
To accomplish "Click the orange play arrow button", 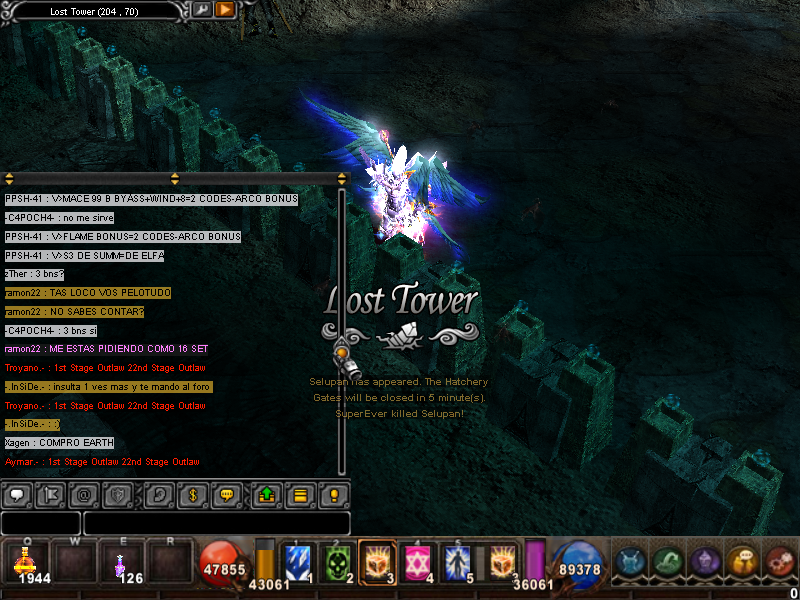I will tap(225, 10).
